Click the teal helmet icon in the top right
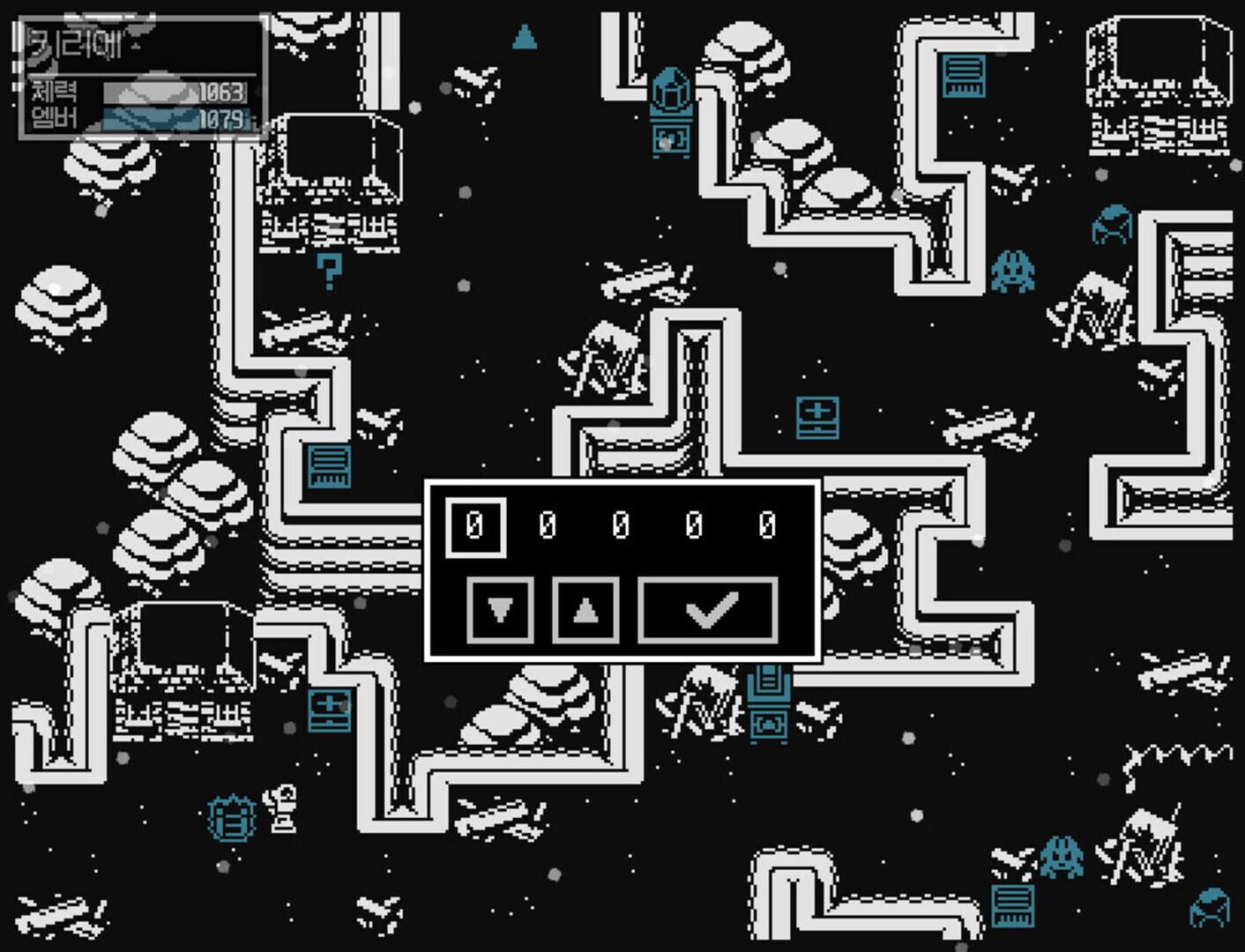This screenshot has height=952, width=1245. click(x=1113, y=225)
